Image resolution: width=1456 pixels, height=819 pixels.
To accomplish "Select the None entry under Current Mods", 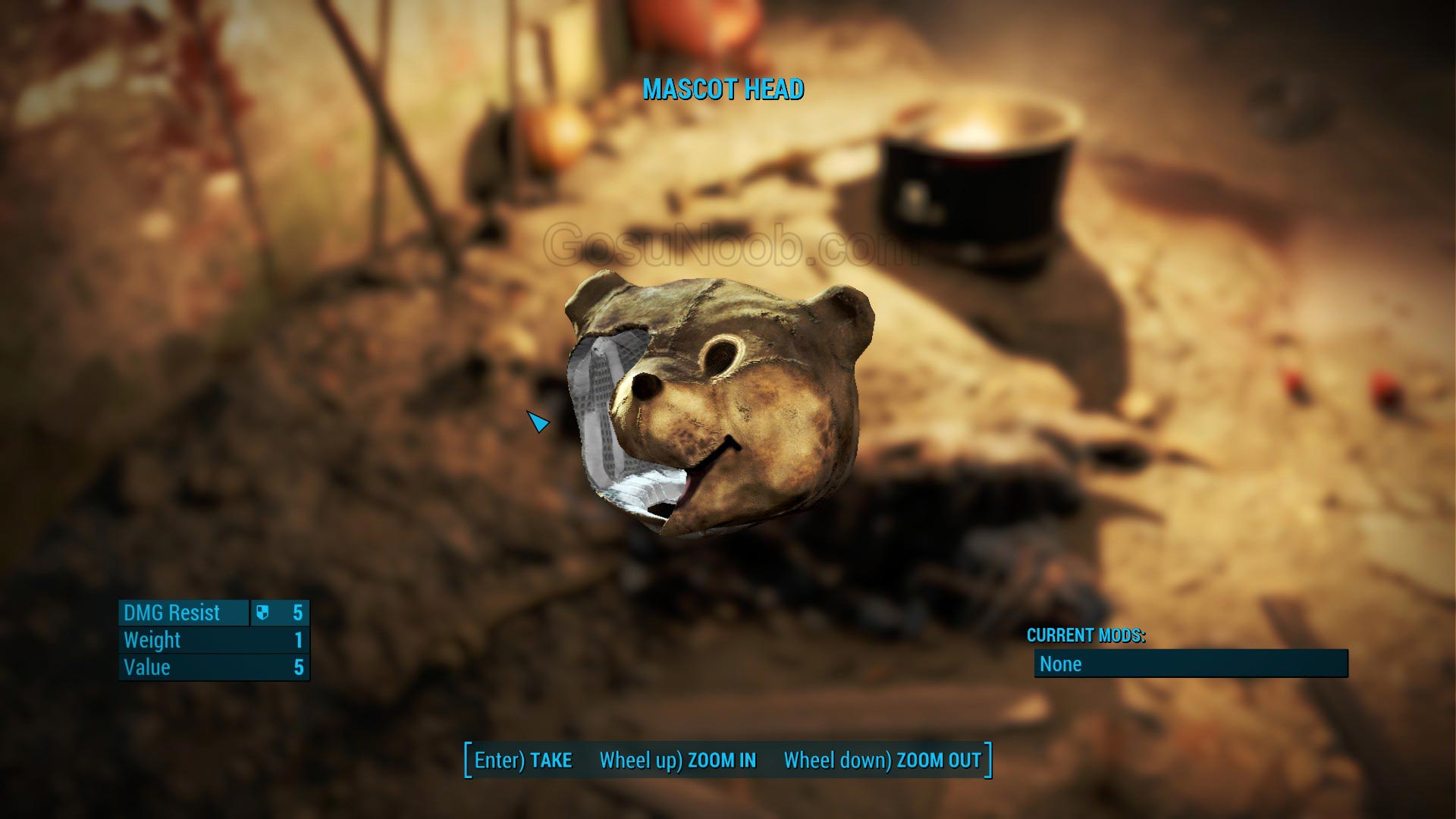I will [1191, 664].
